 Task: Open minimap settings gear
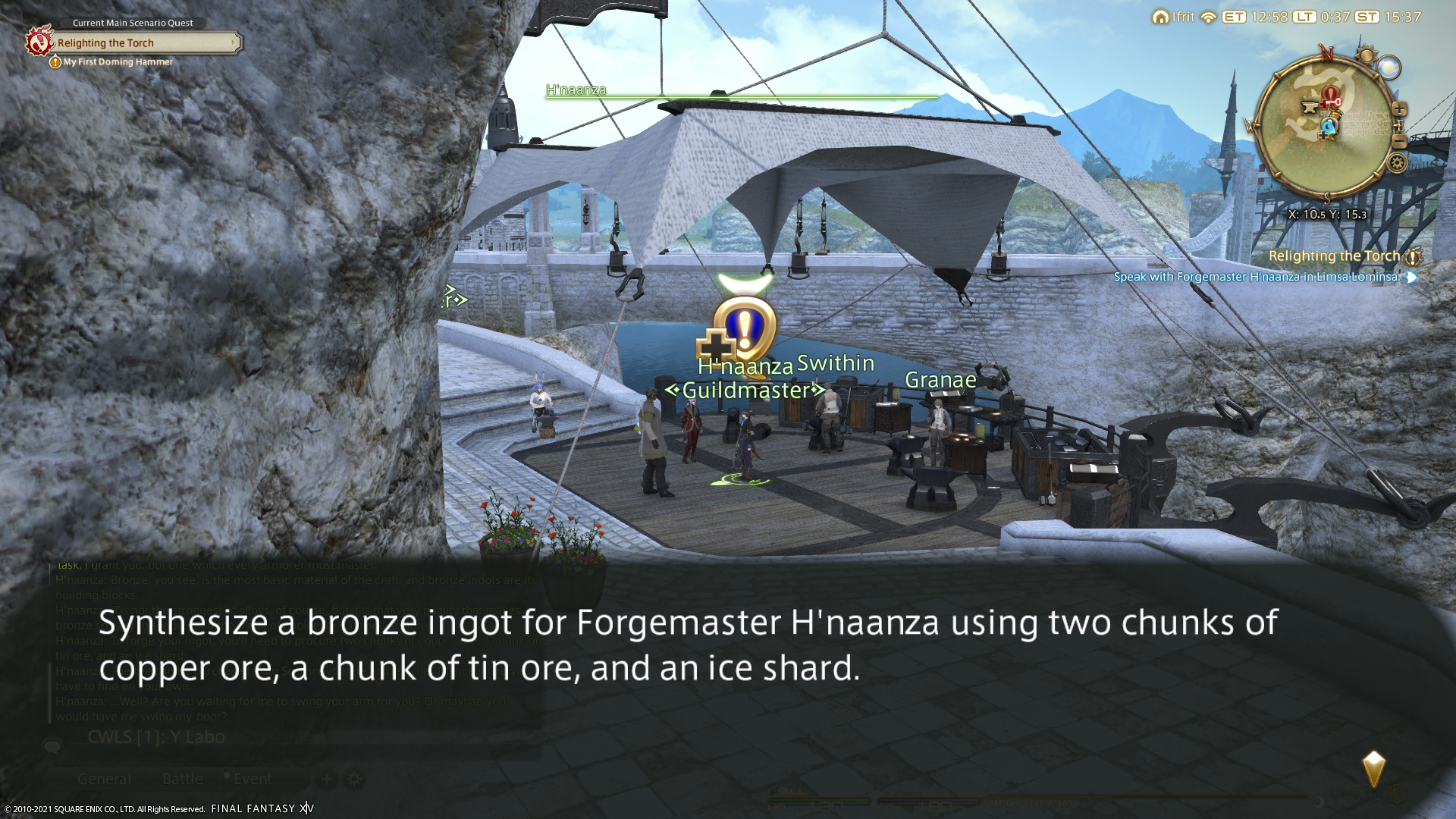[1397, 163]
